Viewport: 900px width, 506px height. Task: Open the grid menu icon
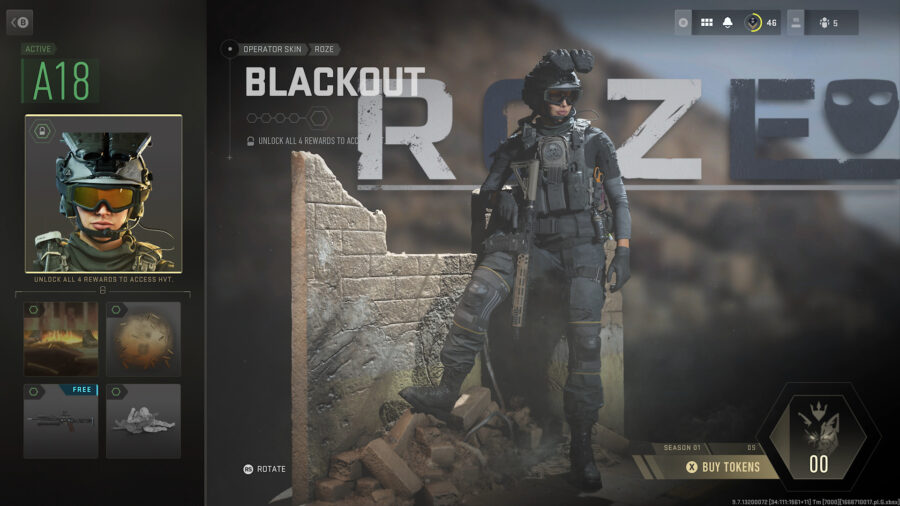pyautogui.click(x=706, y=22)
